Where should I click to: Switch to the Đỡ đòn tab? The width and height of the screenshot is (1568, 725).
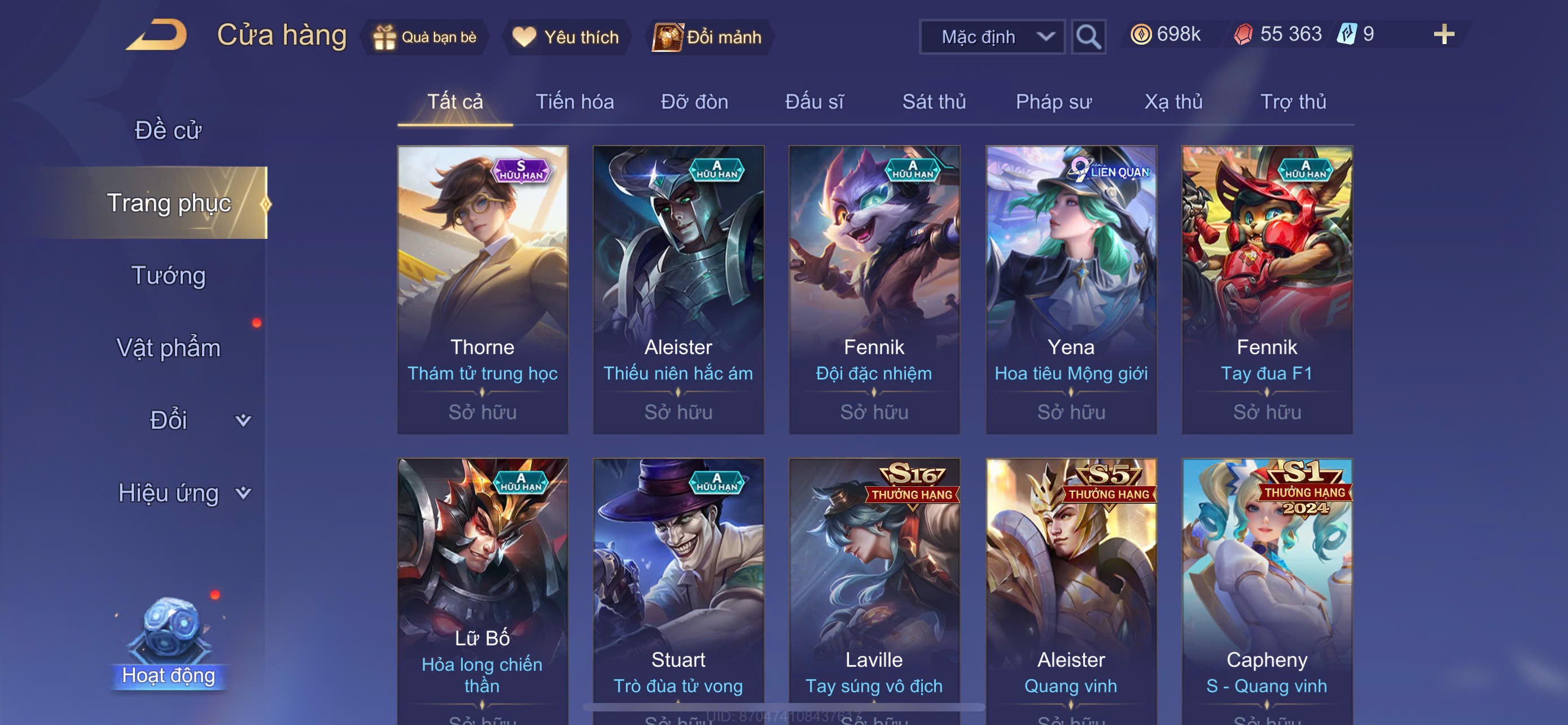tap(694, 102)
